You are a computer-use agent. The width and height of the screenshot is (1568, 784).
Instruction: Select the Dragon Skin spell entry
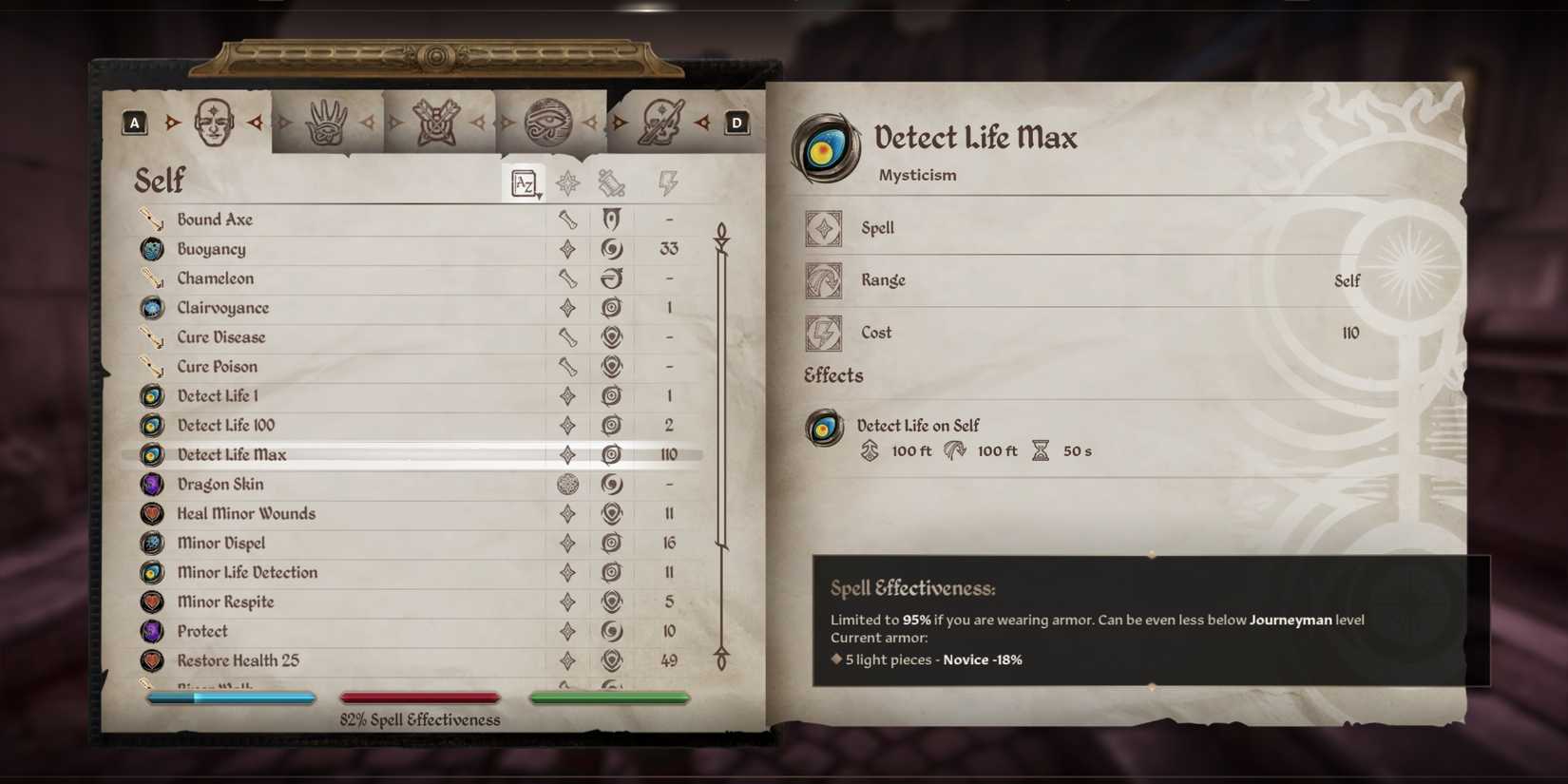[x=220, y=484]
